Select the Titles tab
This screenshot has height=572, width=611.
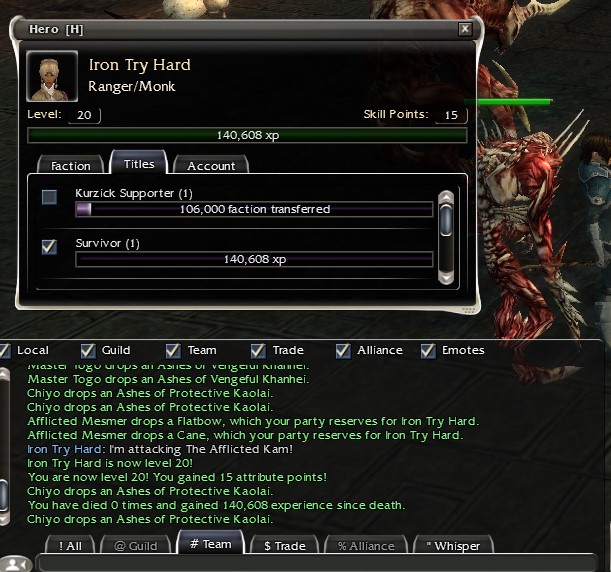point(139,164)
